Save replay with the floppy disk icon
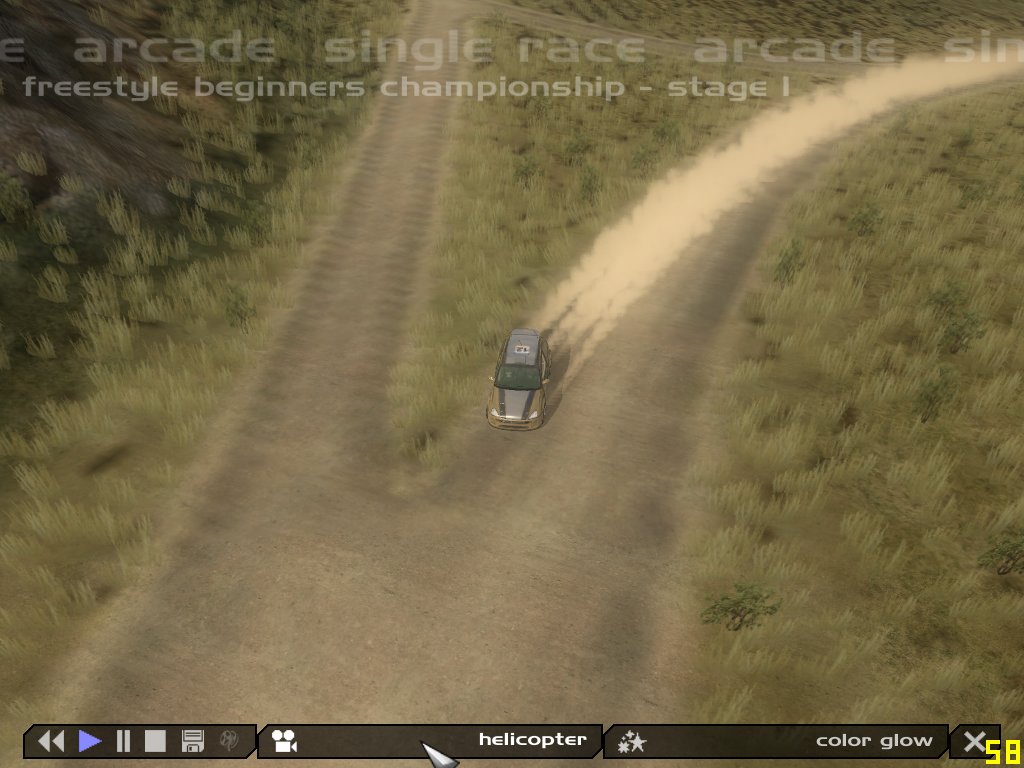 pos(193,741)
